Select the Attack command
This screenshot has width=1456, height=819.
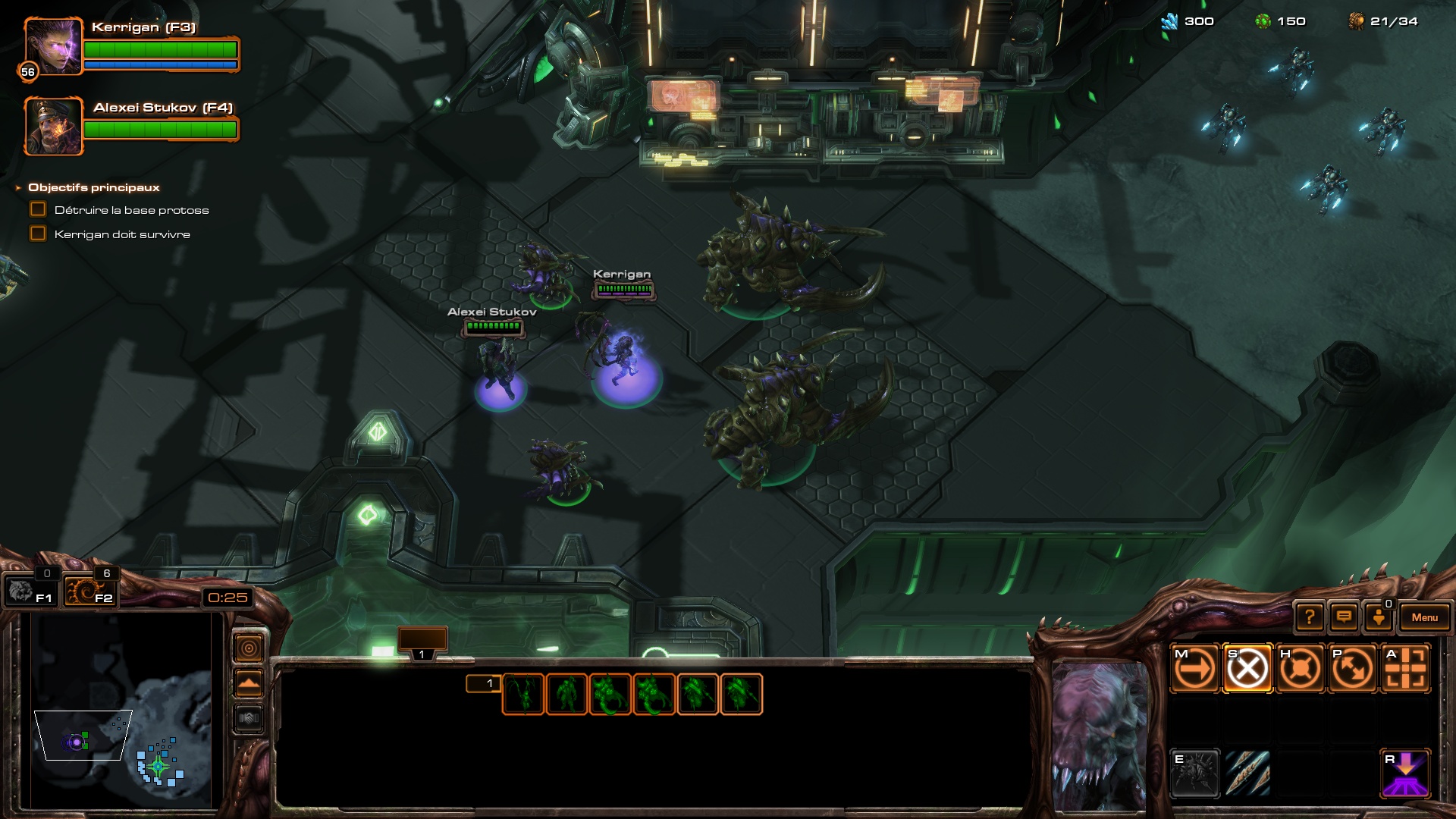[x=1405, y=669]
